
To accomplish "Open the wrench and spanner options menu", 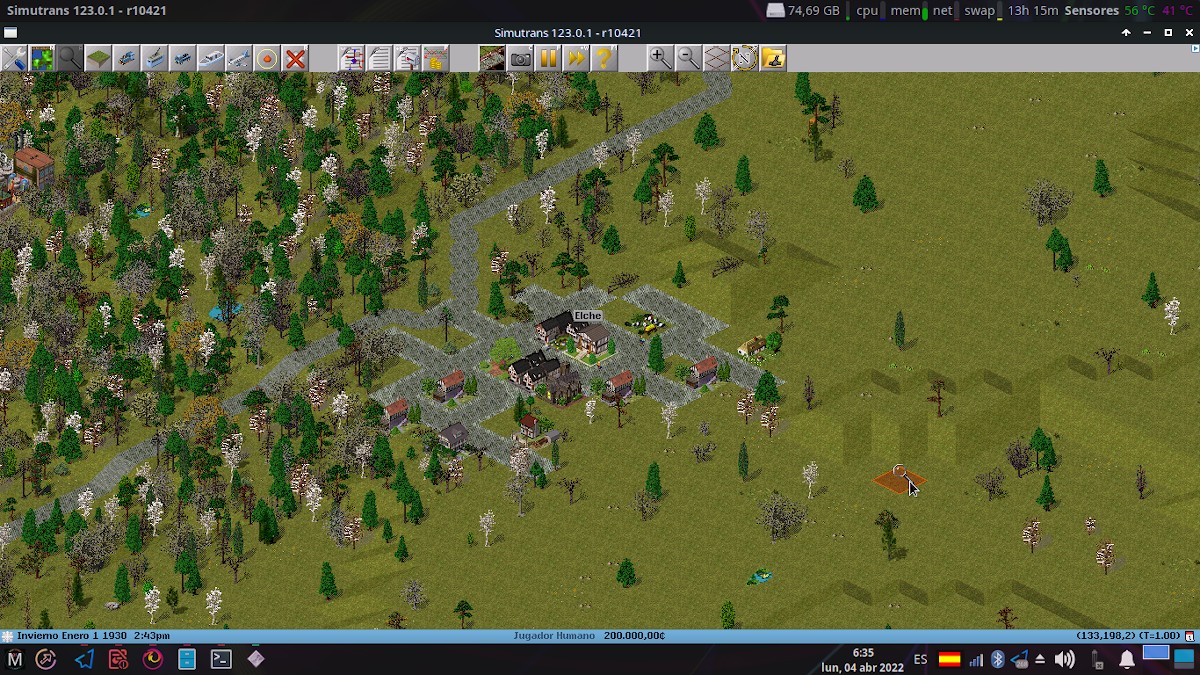I will 14,58.
